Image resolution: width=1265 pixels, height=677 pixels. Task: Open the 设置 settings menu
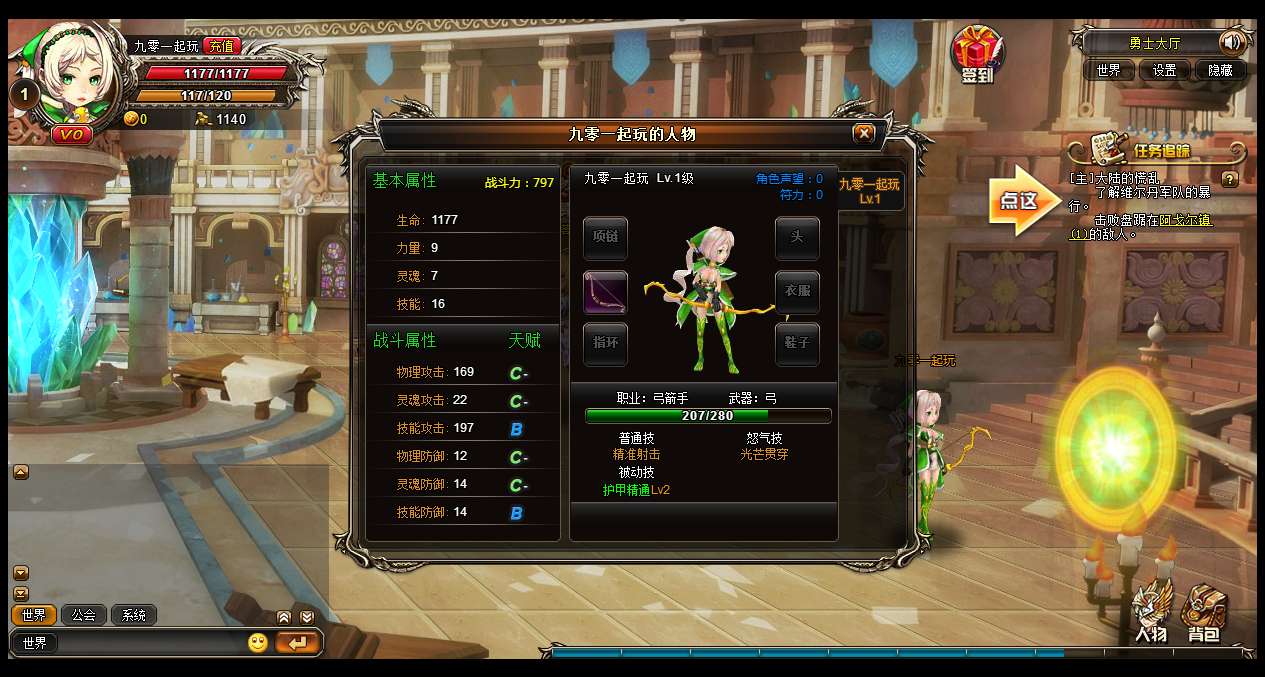coord(1164,70)
